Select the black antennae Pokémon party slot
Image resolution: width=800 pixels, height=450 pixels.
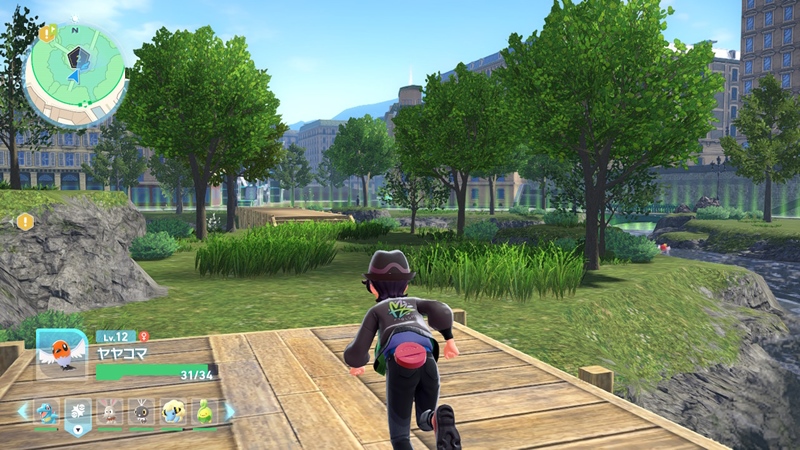pyautogui.click(x=141, y=412)
